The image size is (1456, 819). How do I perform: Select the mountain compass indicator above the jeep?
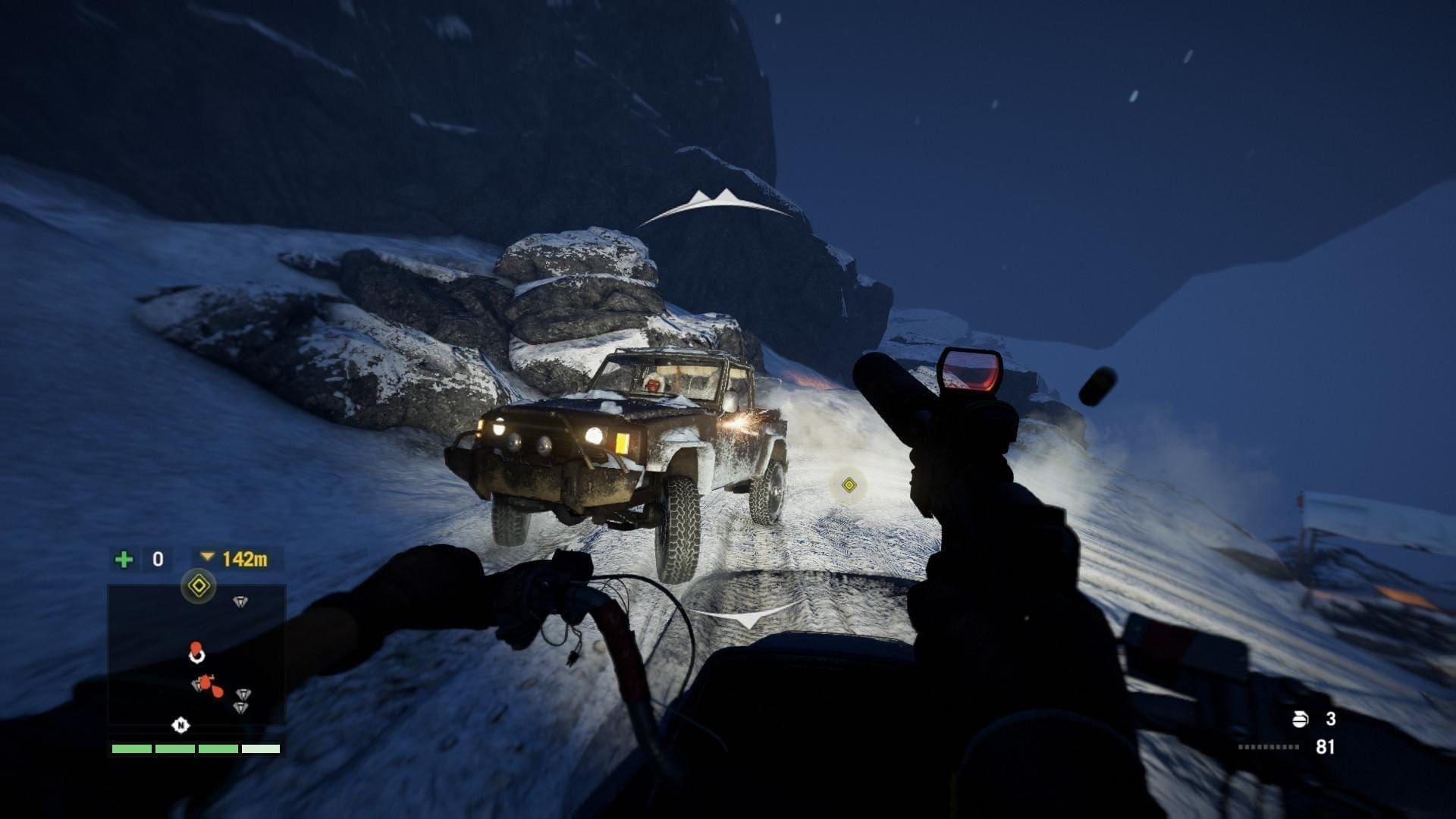click(716, 202)
